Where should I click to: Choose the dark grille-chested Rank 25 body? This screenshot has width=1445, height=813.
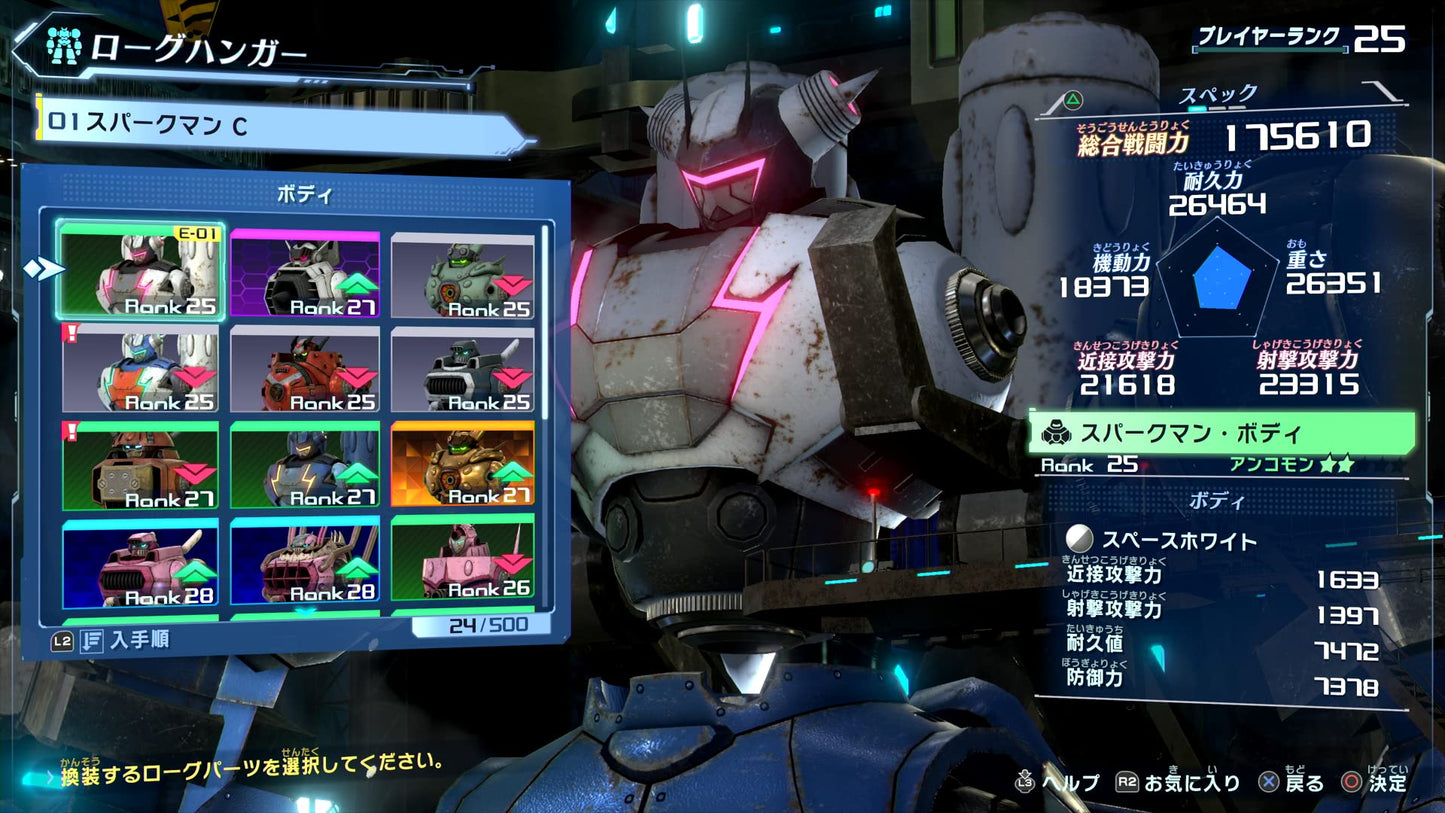(462, 369)
